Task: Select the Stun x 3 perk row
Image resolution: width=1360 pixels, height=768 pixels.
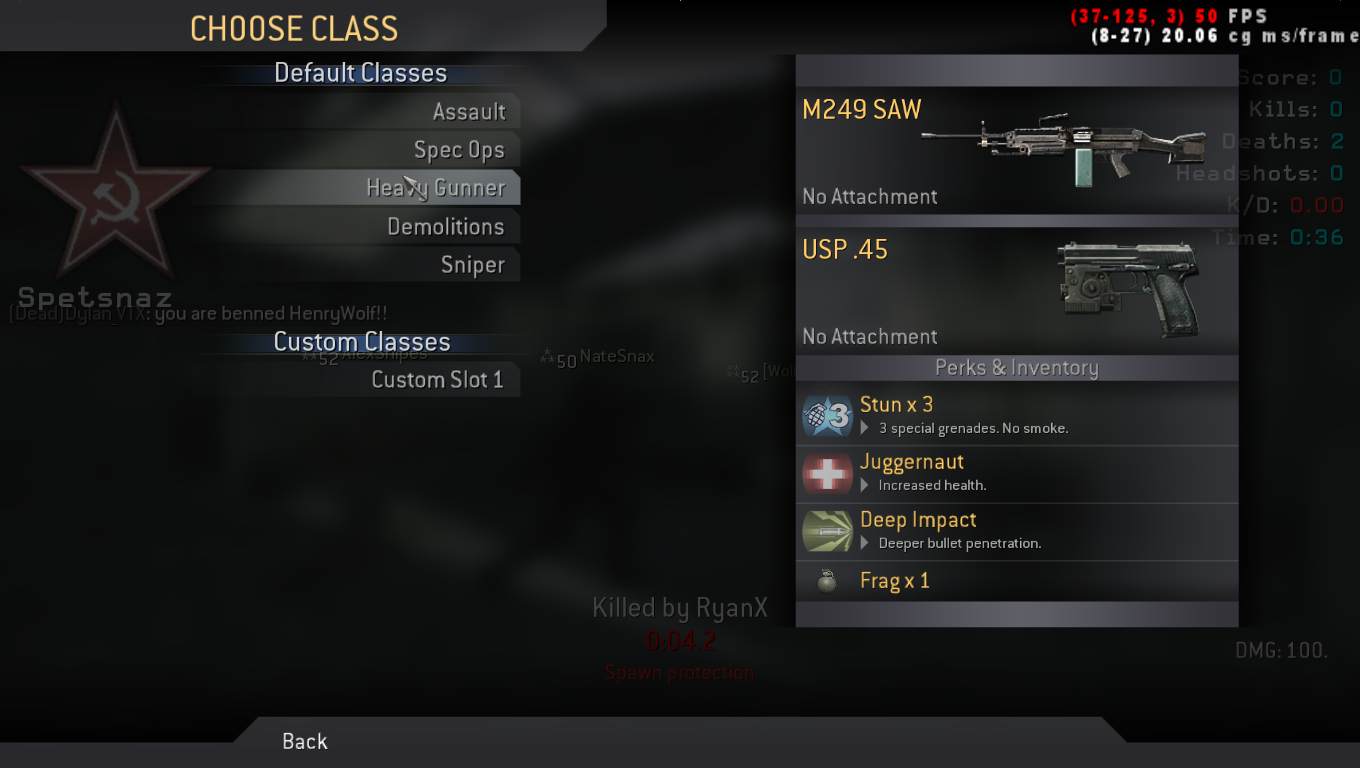Action: coord(1016,414)
